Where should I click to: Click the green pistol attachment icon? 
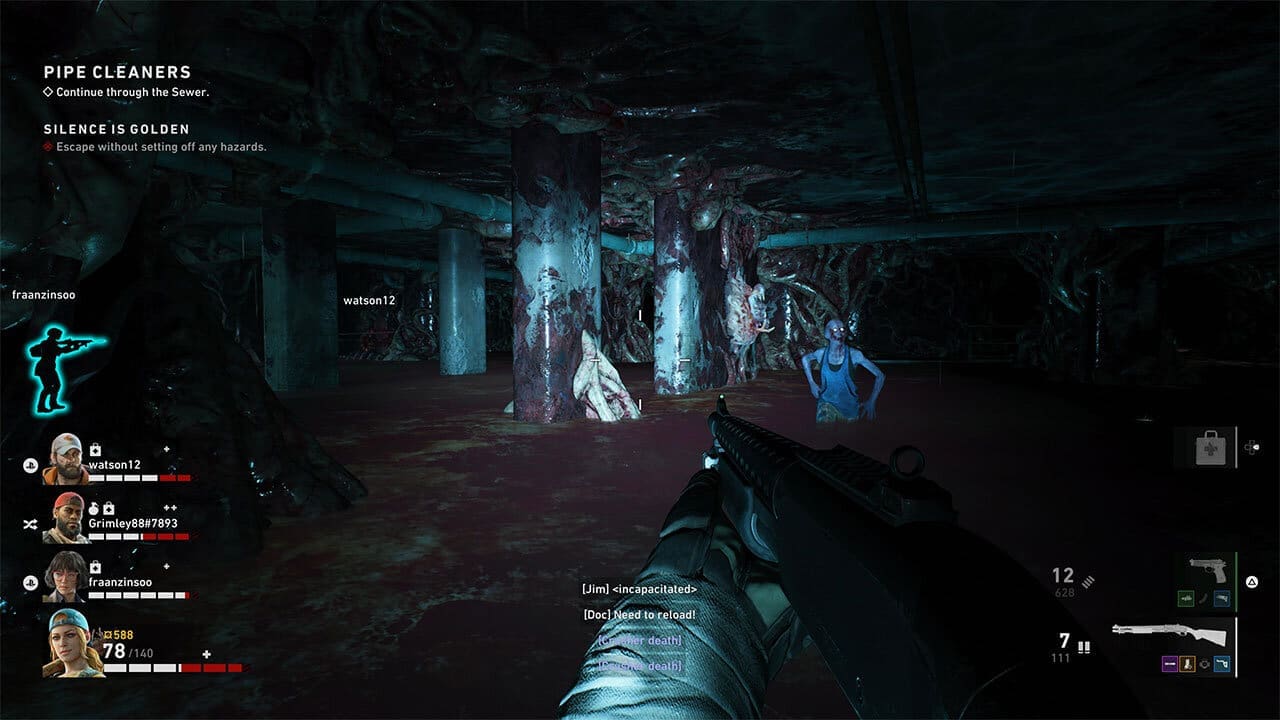click(x=1185, y=599)
